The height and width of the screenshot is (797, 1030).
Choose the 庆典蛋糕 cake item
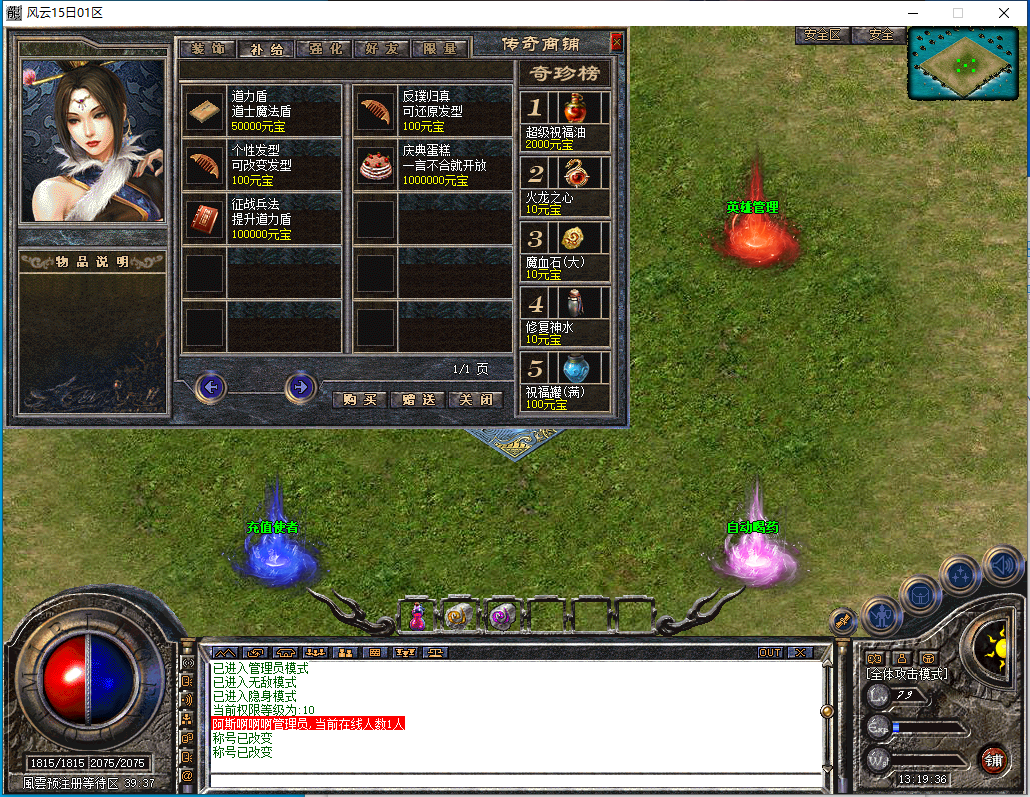point(376,166)
